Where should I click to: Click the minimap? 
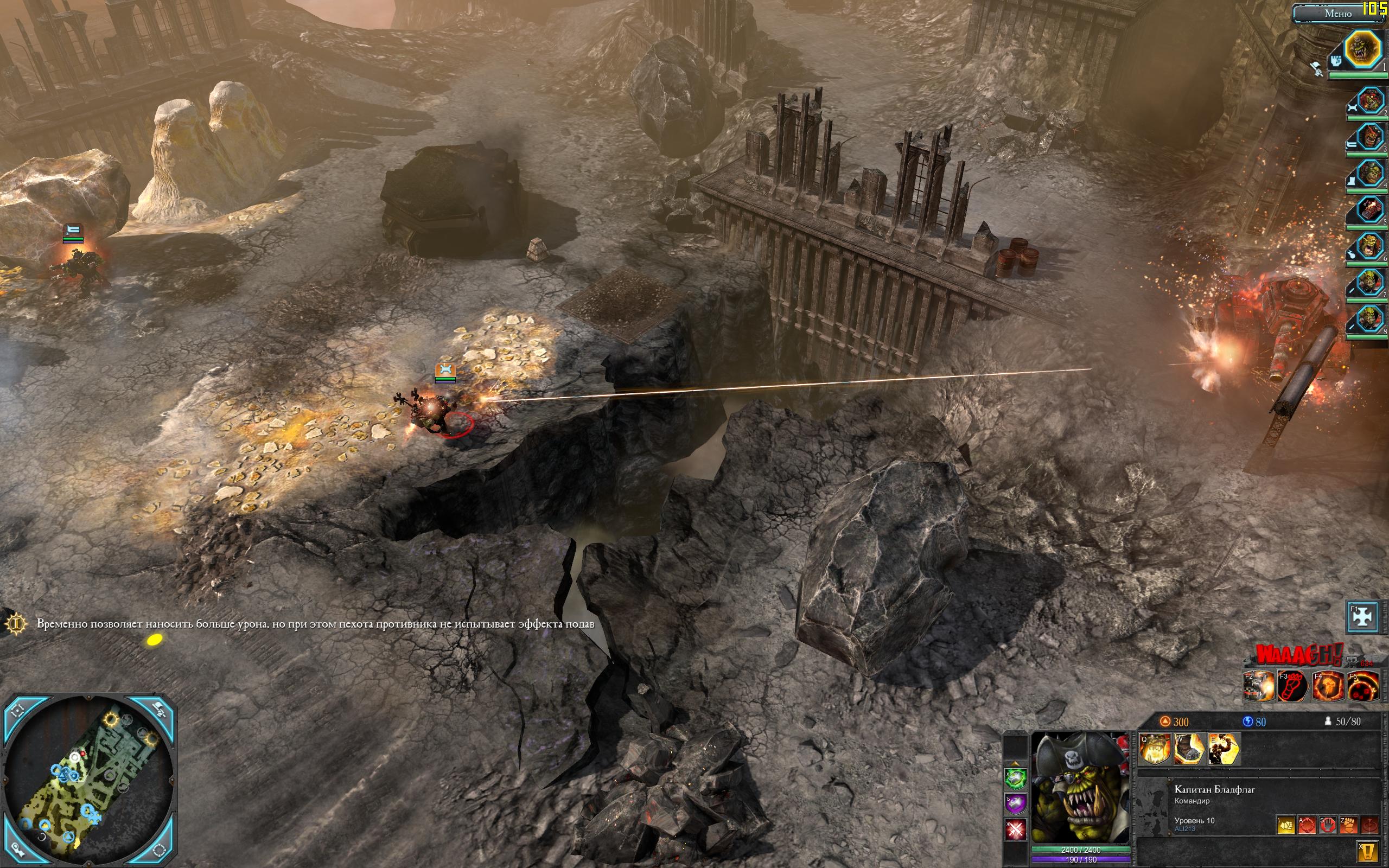[x=89, y=782]
